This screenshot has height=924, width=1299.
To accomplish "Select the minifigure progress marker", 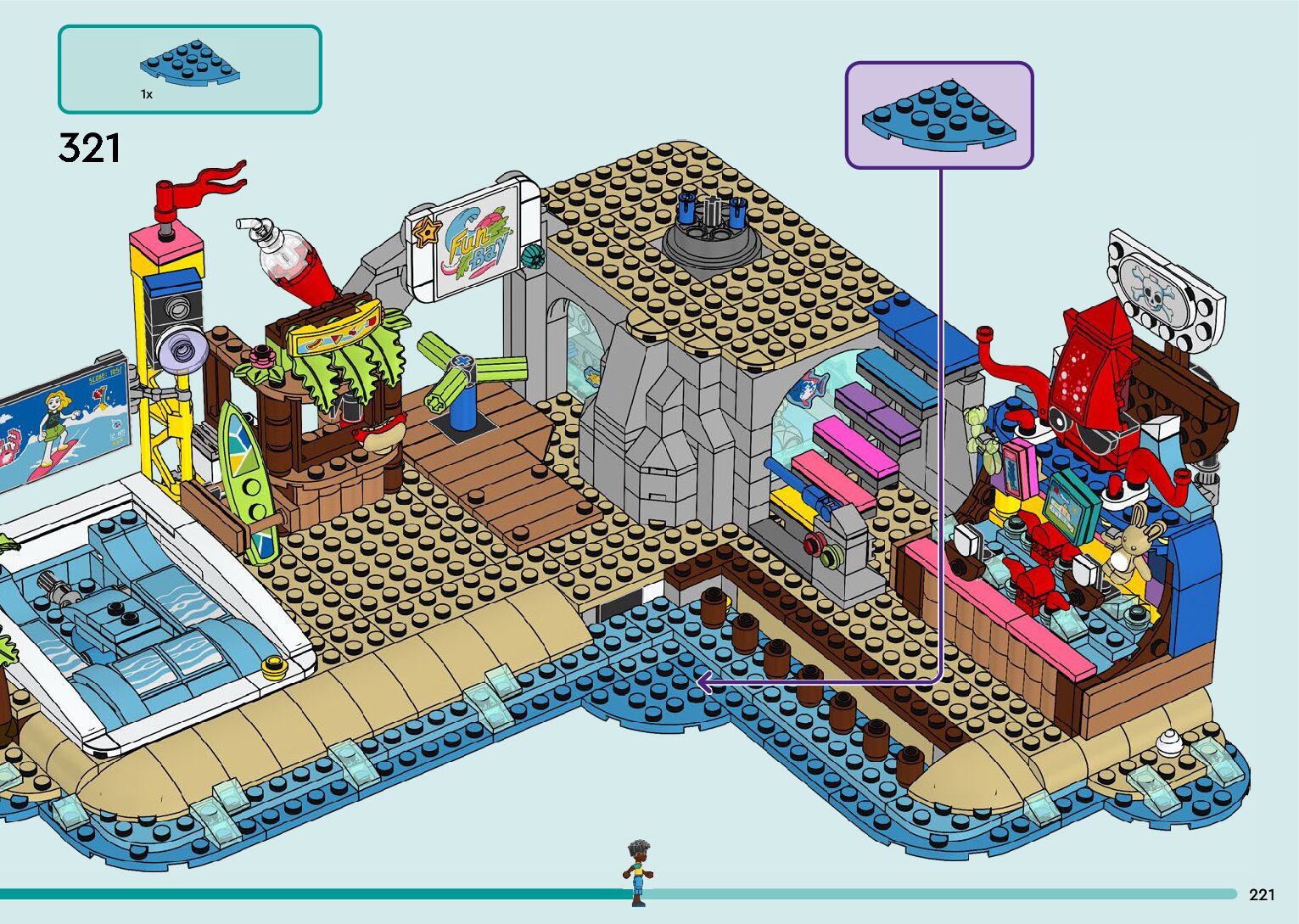I will 638,871.
